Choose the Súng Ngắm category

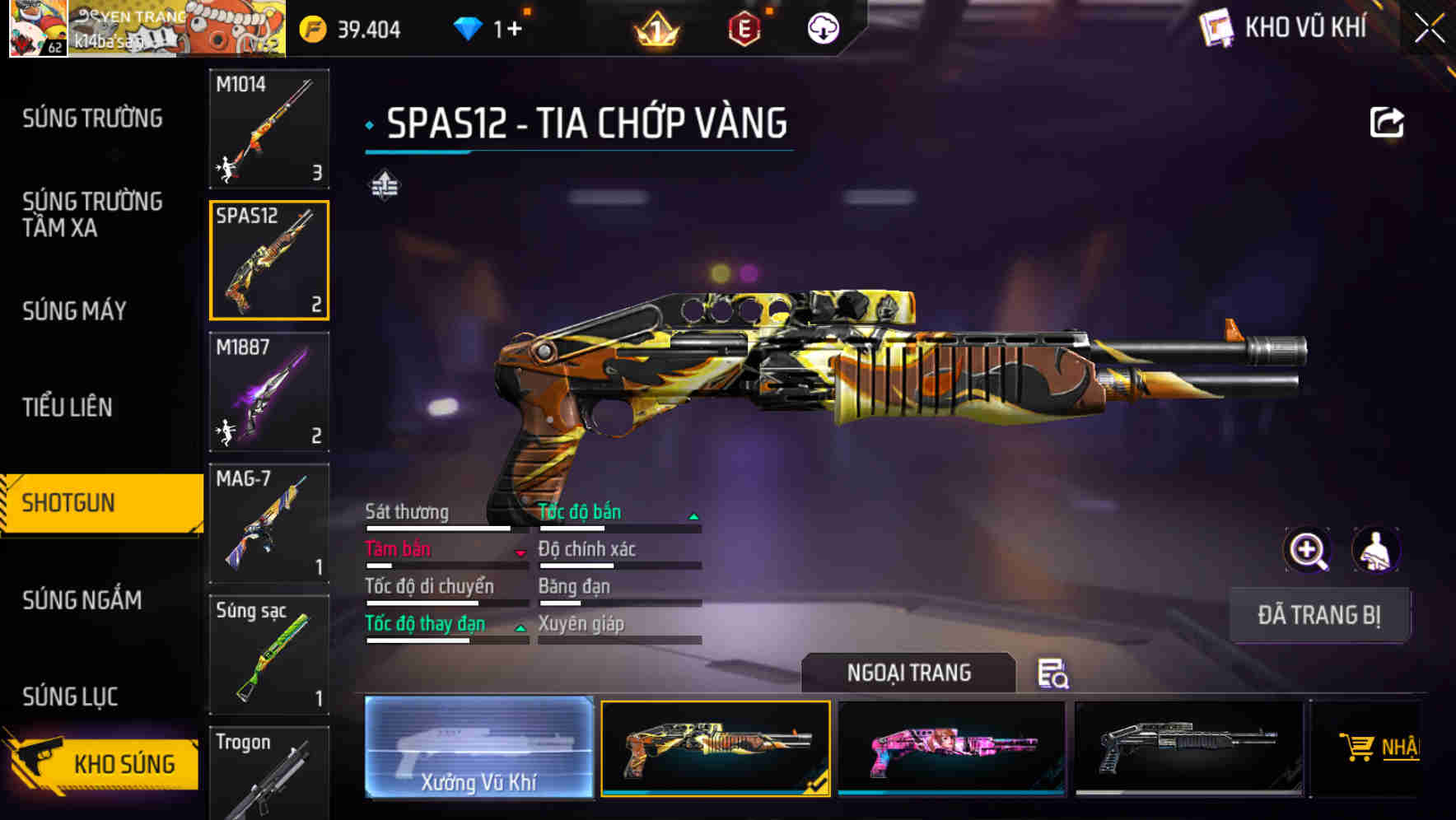click(x=82, y=600)
